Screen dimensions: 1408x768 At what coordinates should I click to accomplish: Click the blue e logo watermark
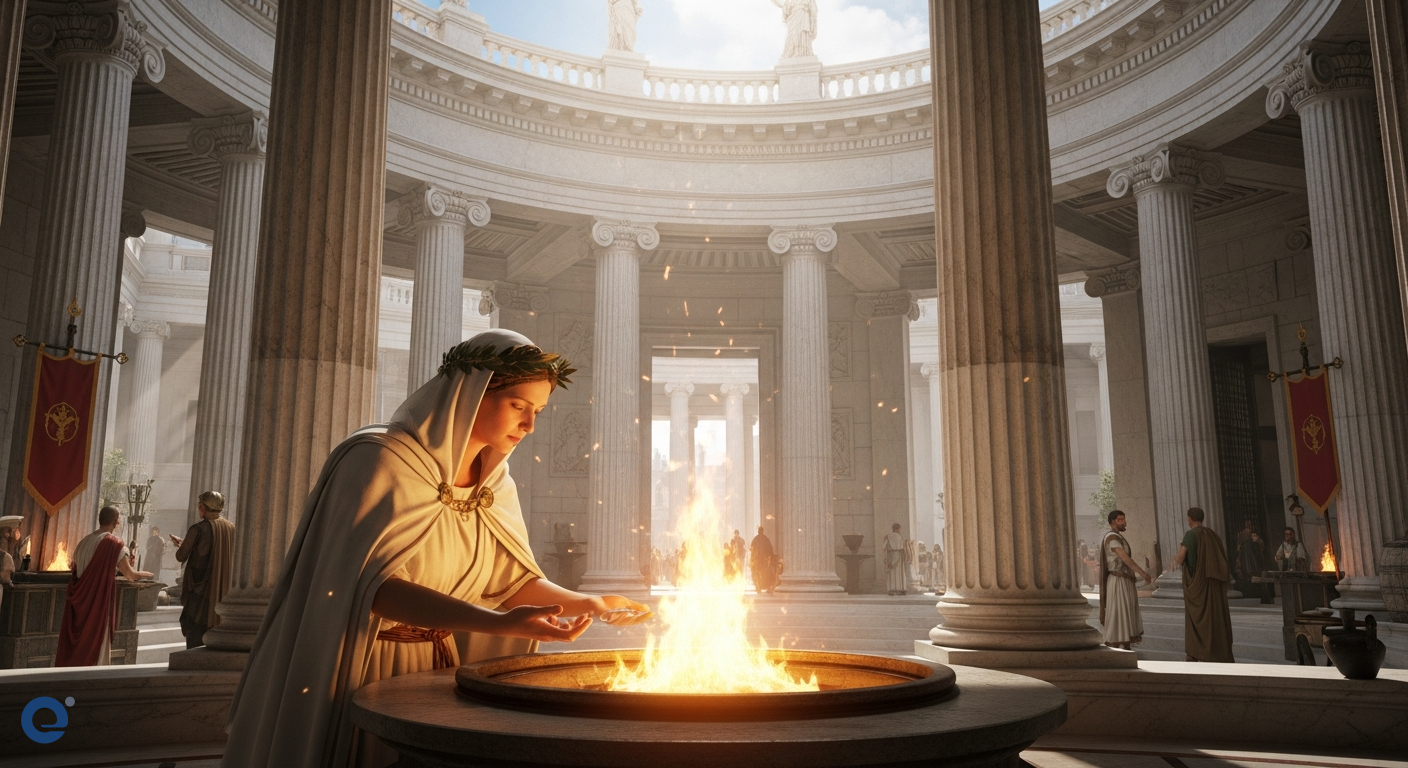coord(46,719)
